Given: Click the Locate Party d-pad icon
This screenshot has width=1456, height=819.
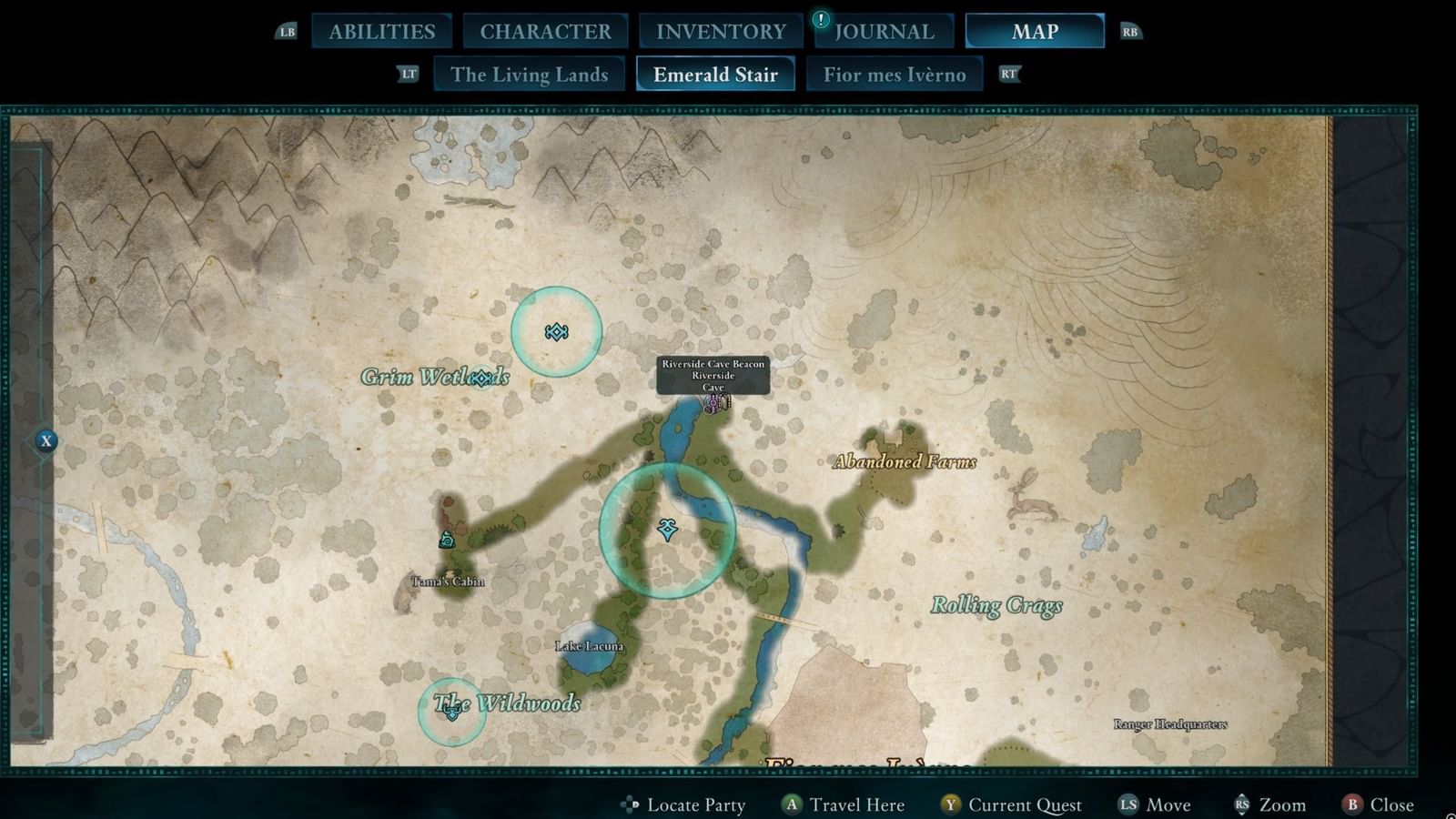Looking at the screenshot, I should click(631, 804).
